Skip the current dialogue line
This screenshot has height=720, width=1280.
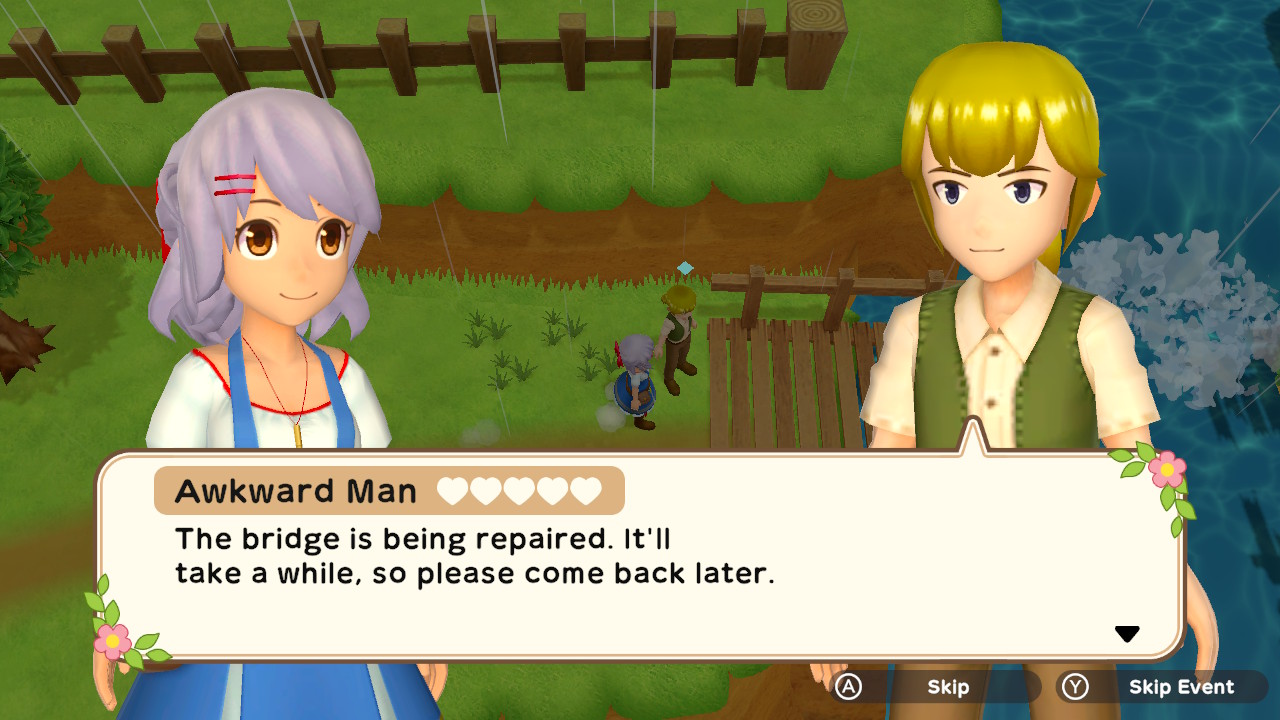[934, 687]
